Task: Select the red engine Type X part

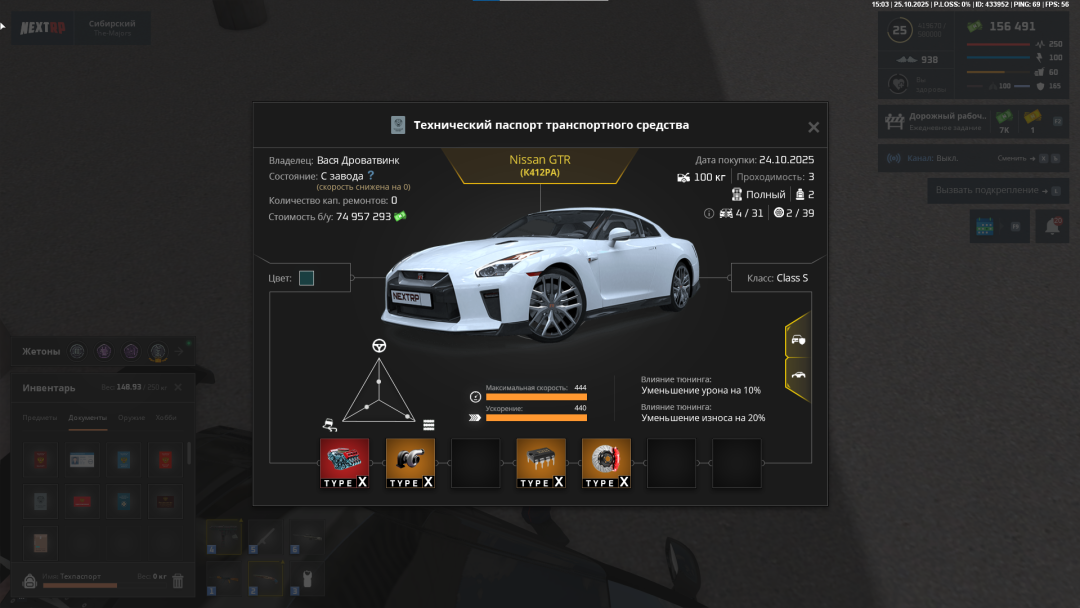Action: tap(344, 463)
